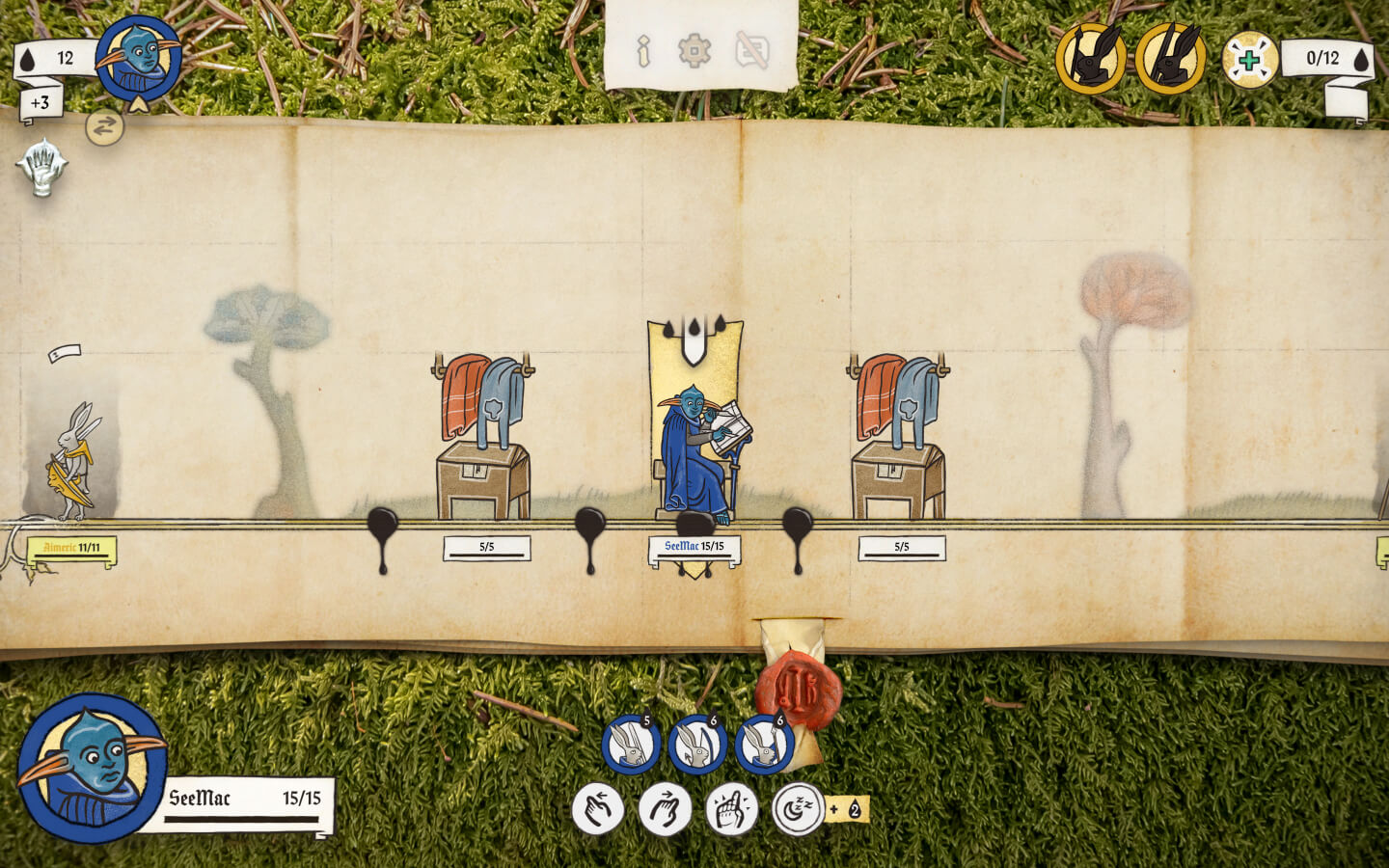Open the info panel icon
Viewport: 1389px width, 868px height.
(x=643, y=51)
